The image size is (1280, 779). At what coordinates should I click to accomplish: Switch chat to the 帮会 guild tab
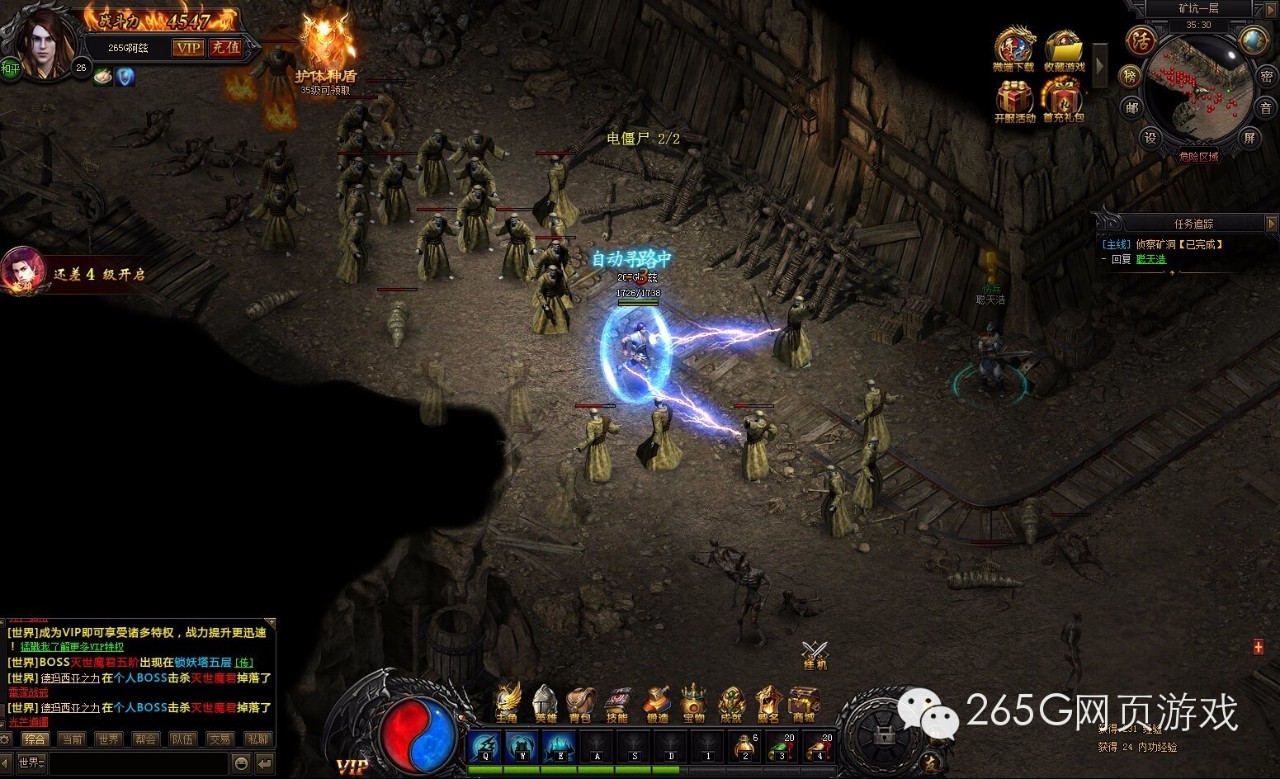(147, 739)
